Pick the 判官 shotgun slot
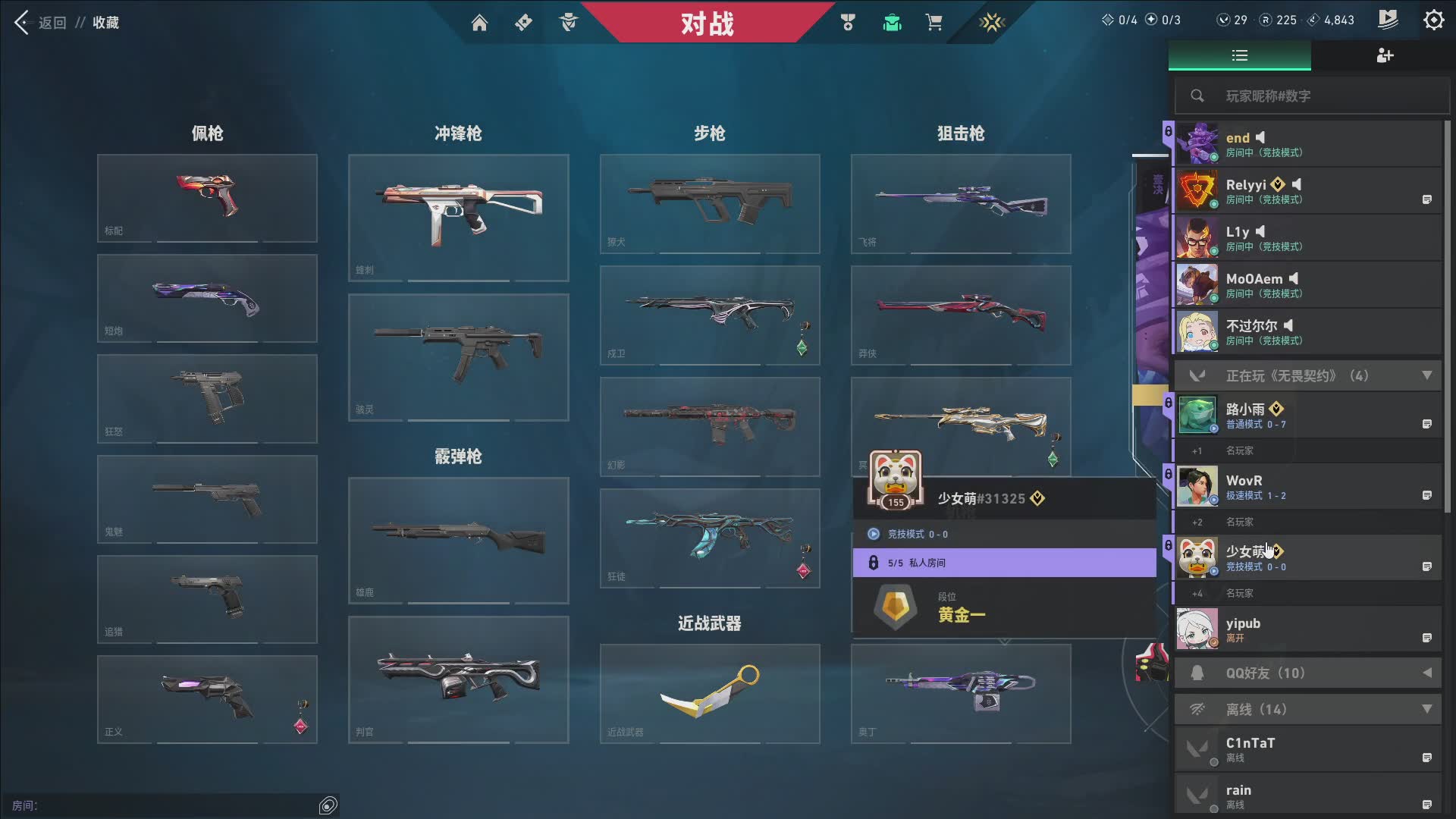The width and height of the screenshot is (1456, 819). 458,679
